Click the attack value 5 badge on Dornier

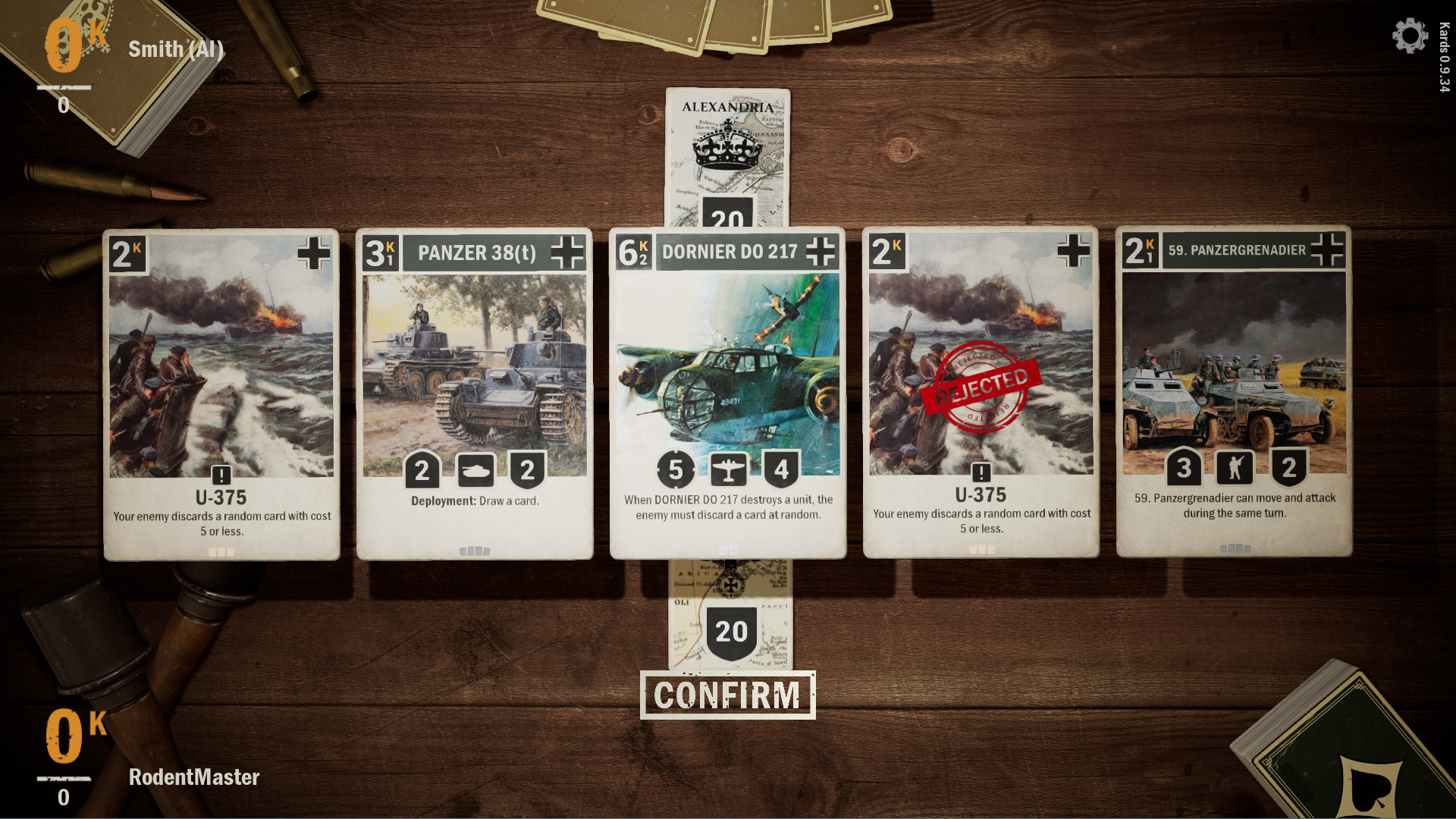coord(675,469)
